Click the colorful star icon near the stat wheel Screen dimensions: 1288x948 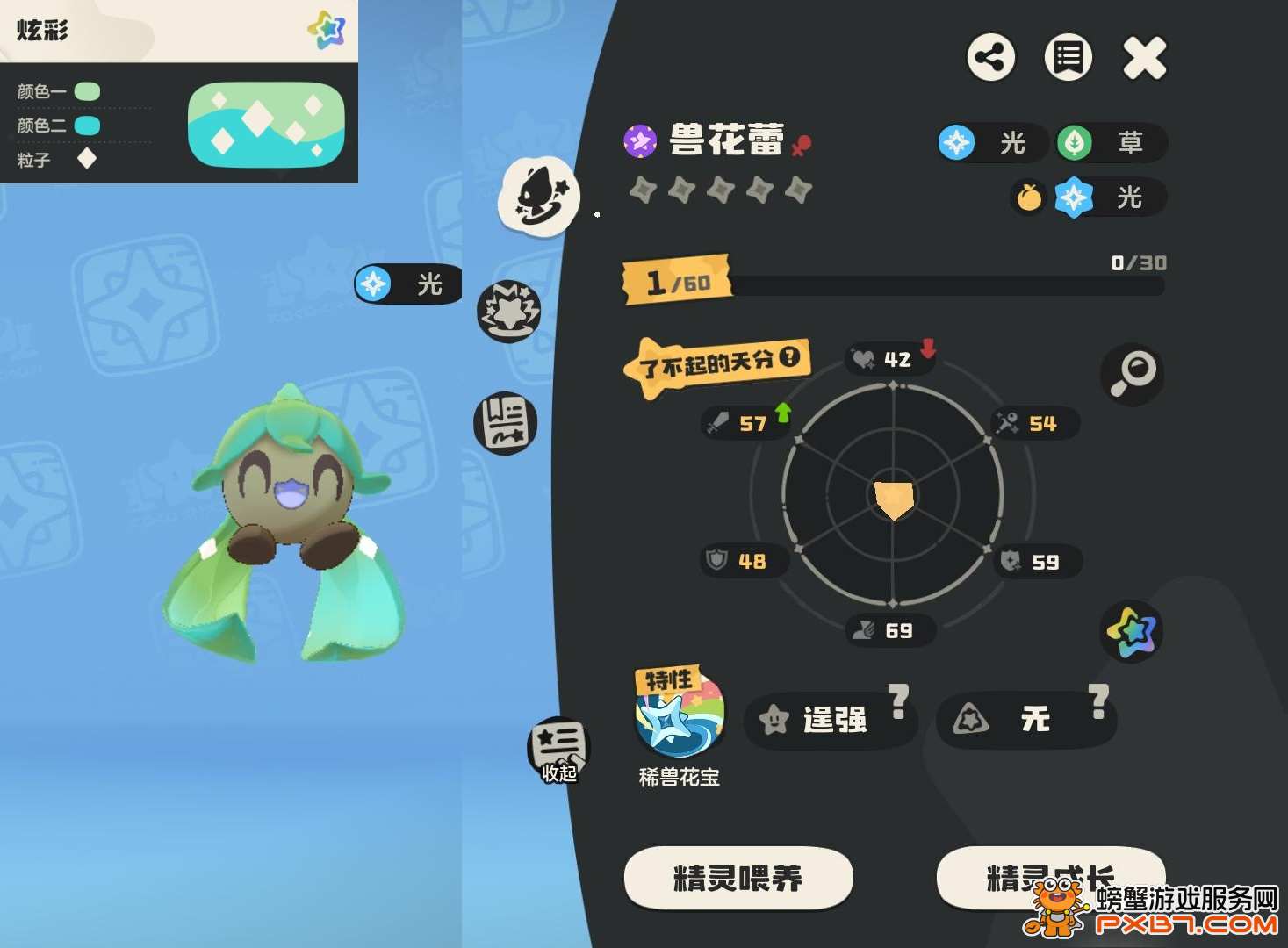click(x=1131, y=632)
